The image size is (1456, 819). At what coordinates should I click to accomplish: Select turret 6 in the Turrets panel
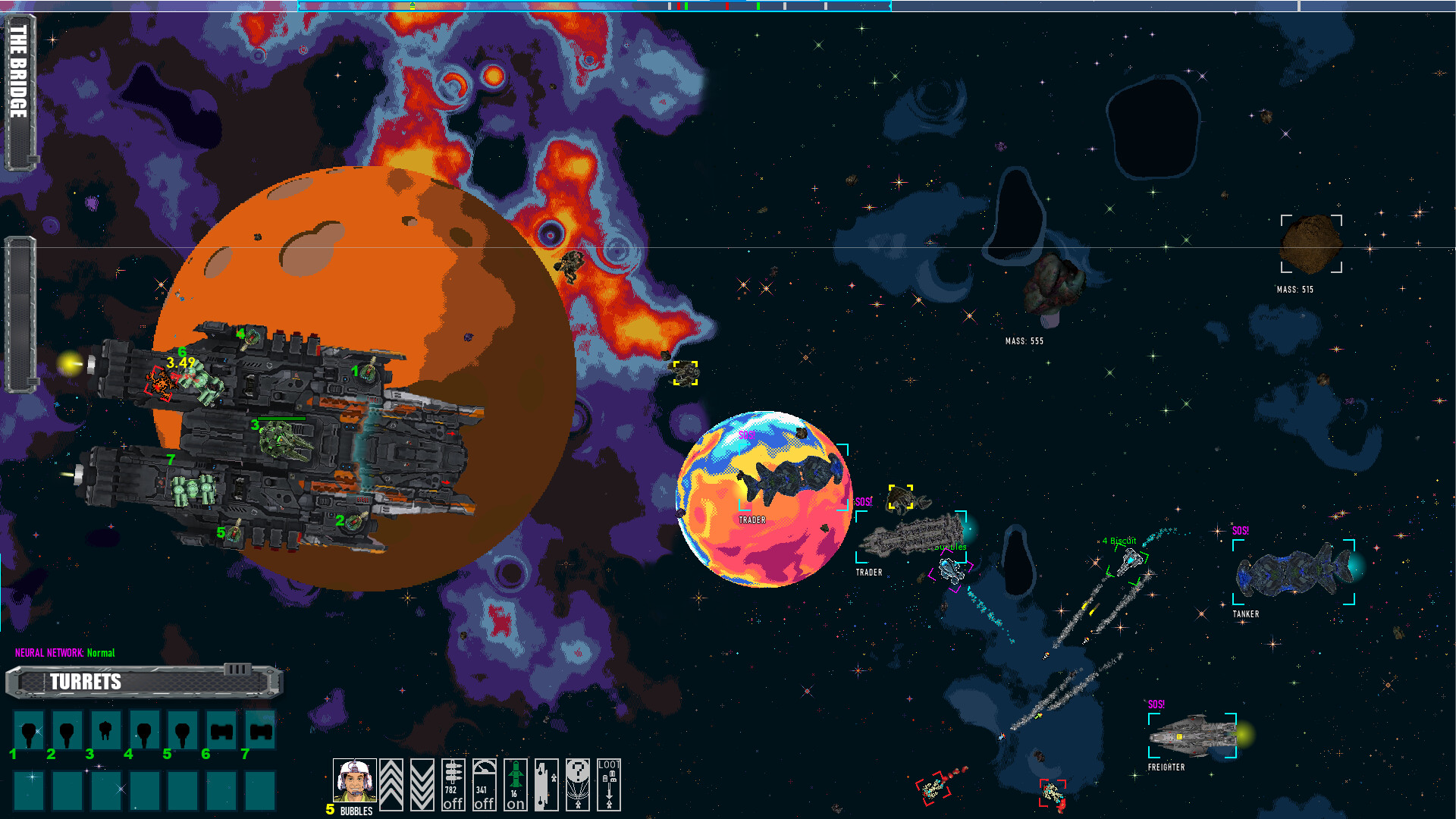221,730
